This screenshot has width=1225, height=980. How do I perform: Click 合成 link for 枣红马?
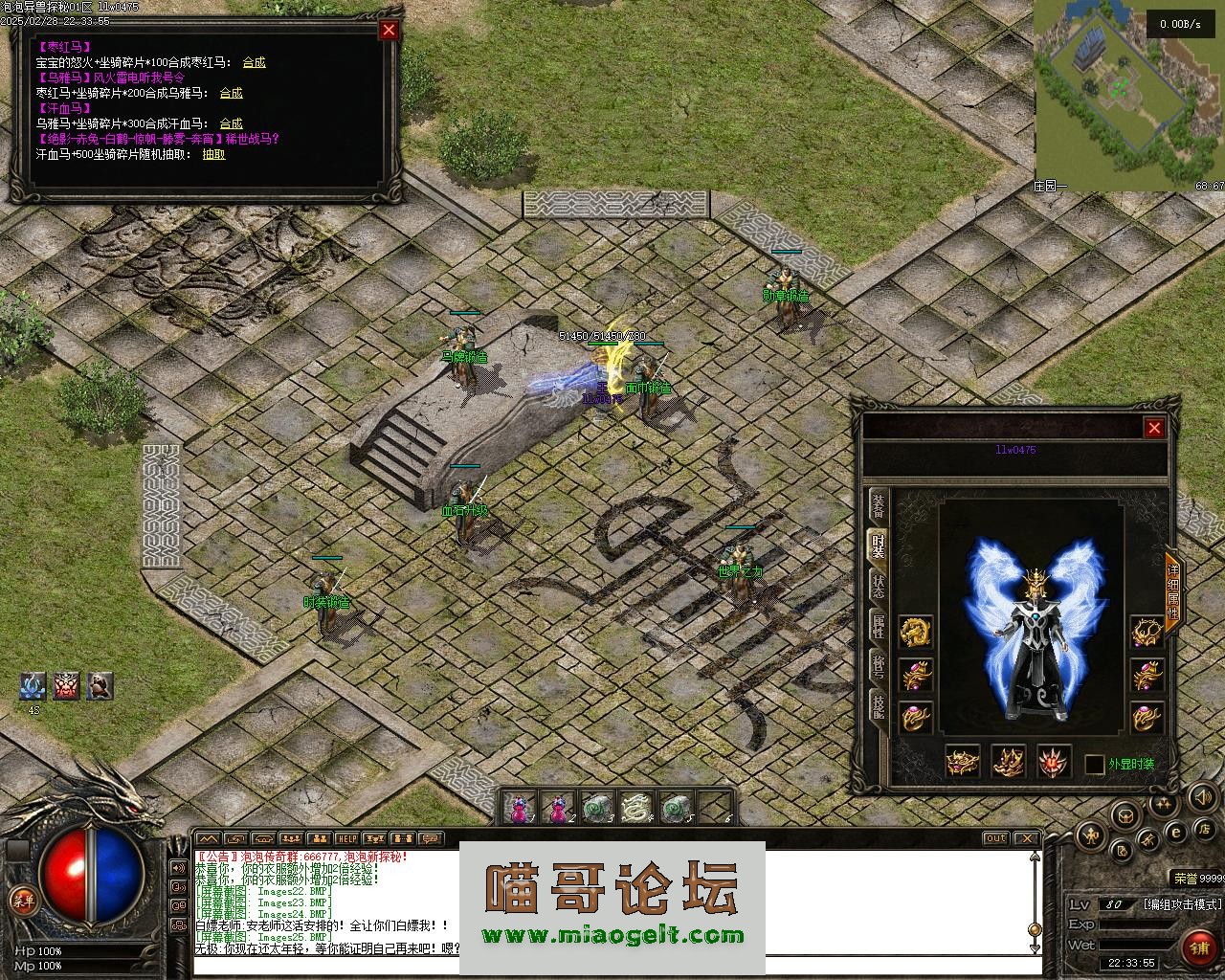click(254, 62)
